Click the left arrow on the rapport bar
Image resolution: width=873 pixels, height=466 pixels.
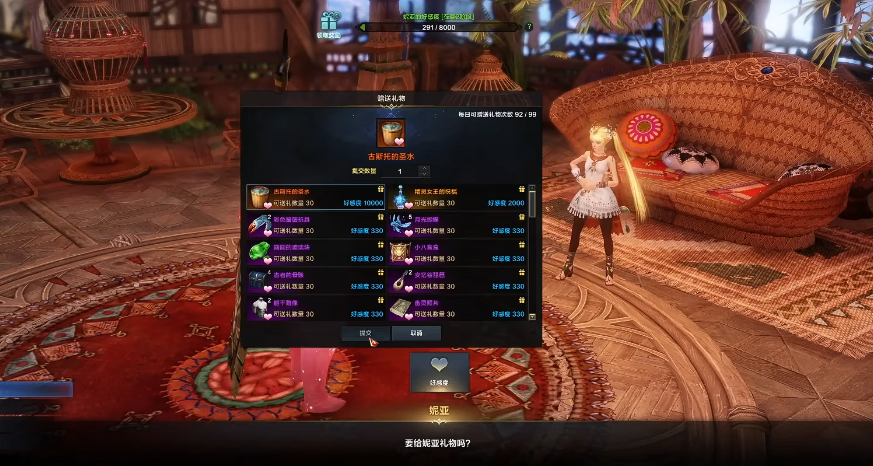click(361, 27)
